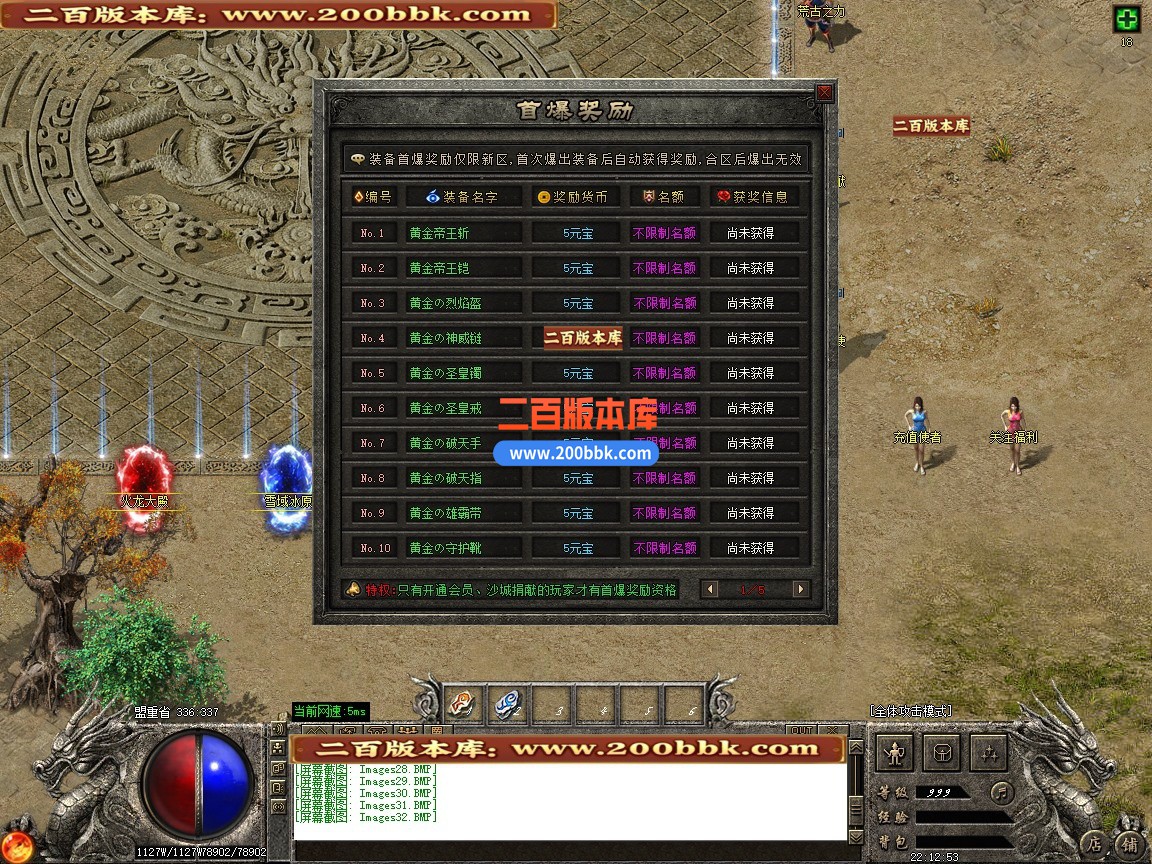Select the 黄金の雄霸带 row
1152x864 pixels.
[x=464, y=513]
